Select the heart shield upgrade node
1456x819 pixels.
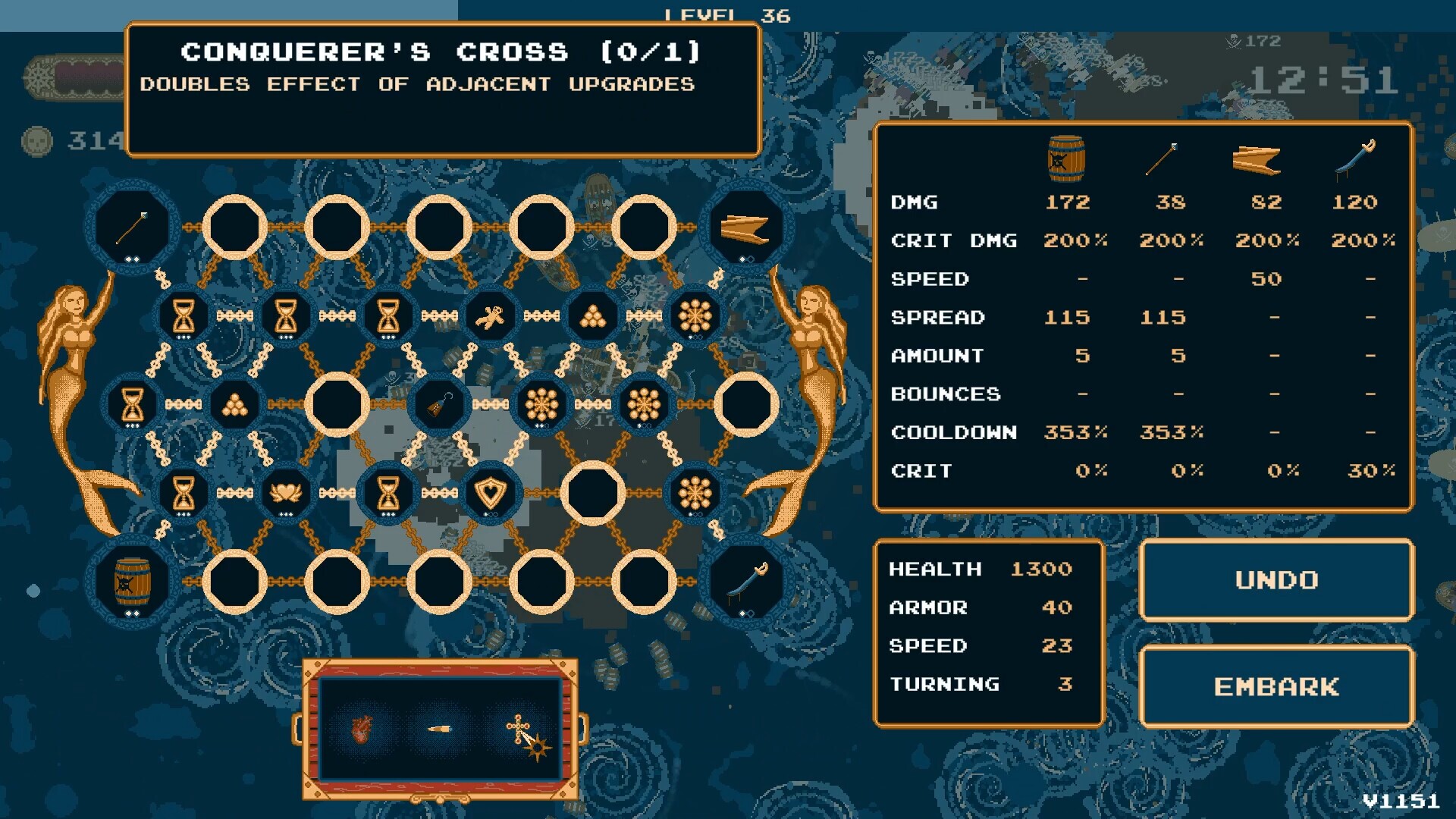491,491
